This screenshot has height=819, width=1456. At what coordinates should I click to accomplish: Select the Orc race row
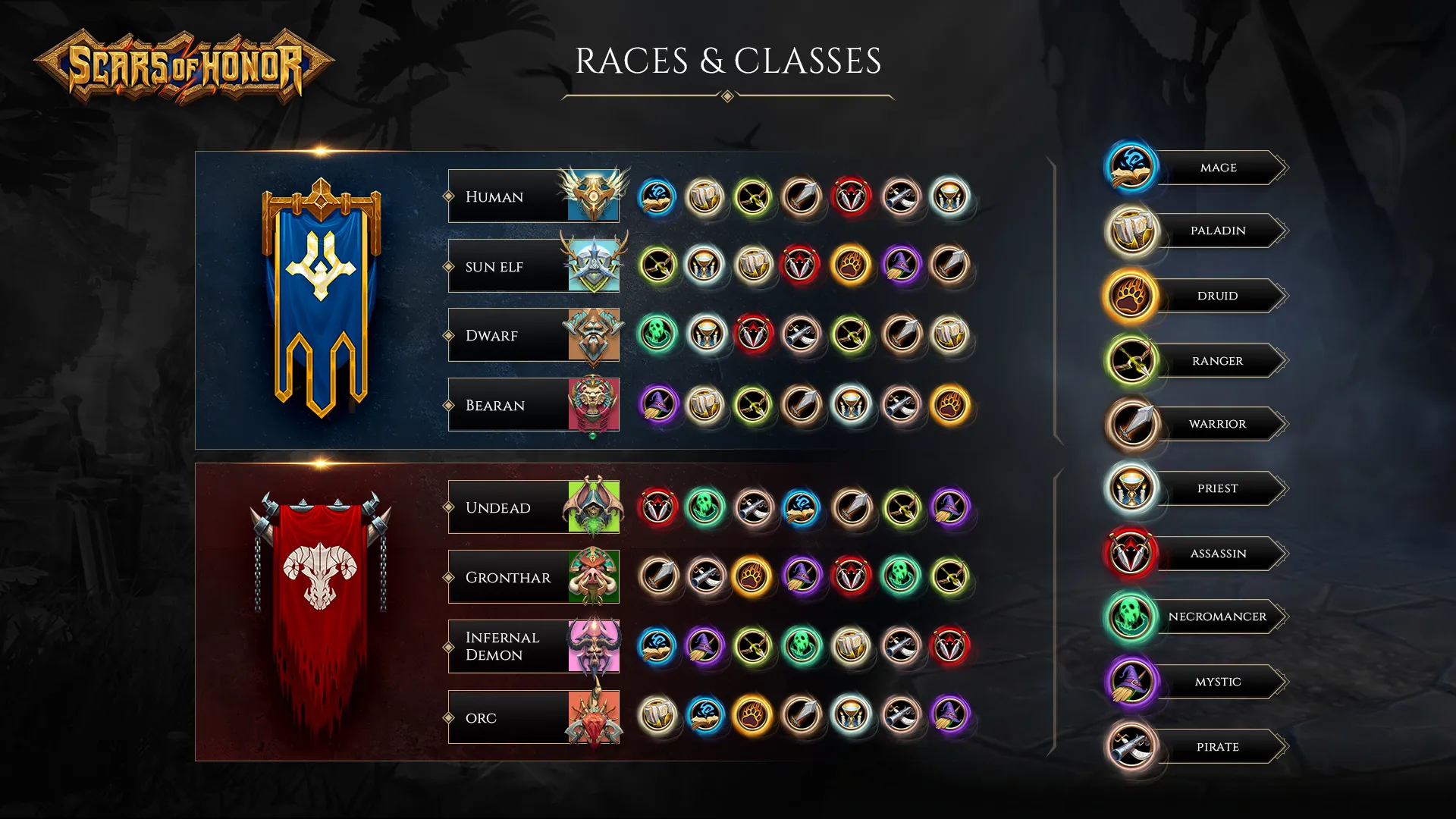click(x=532, y=717)
